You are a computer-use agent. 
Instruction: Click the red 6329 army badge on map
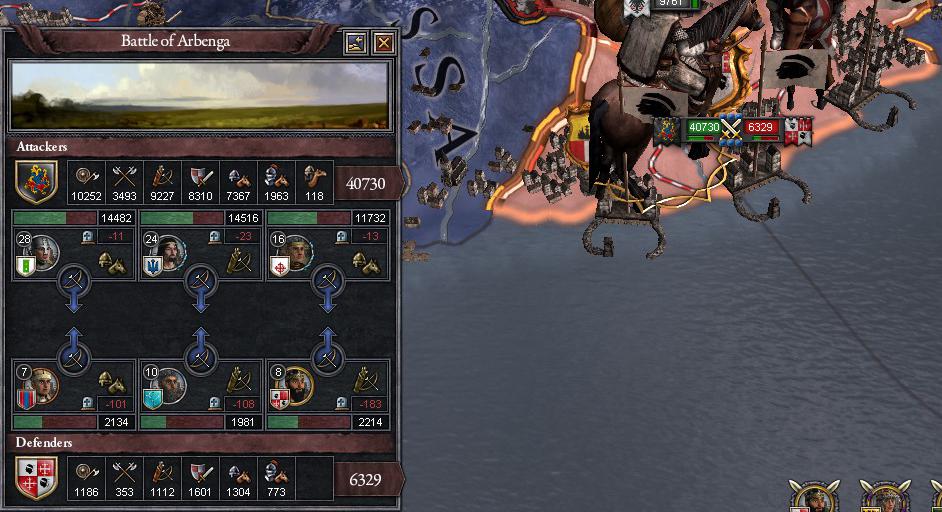click(761, 128)
